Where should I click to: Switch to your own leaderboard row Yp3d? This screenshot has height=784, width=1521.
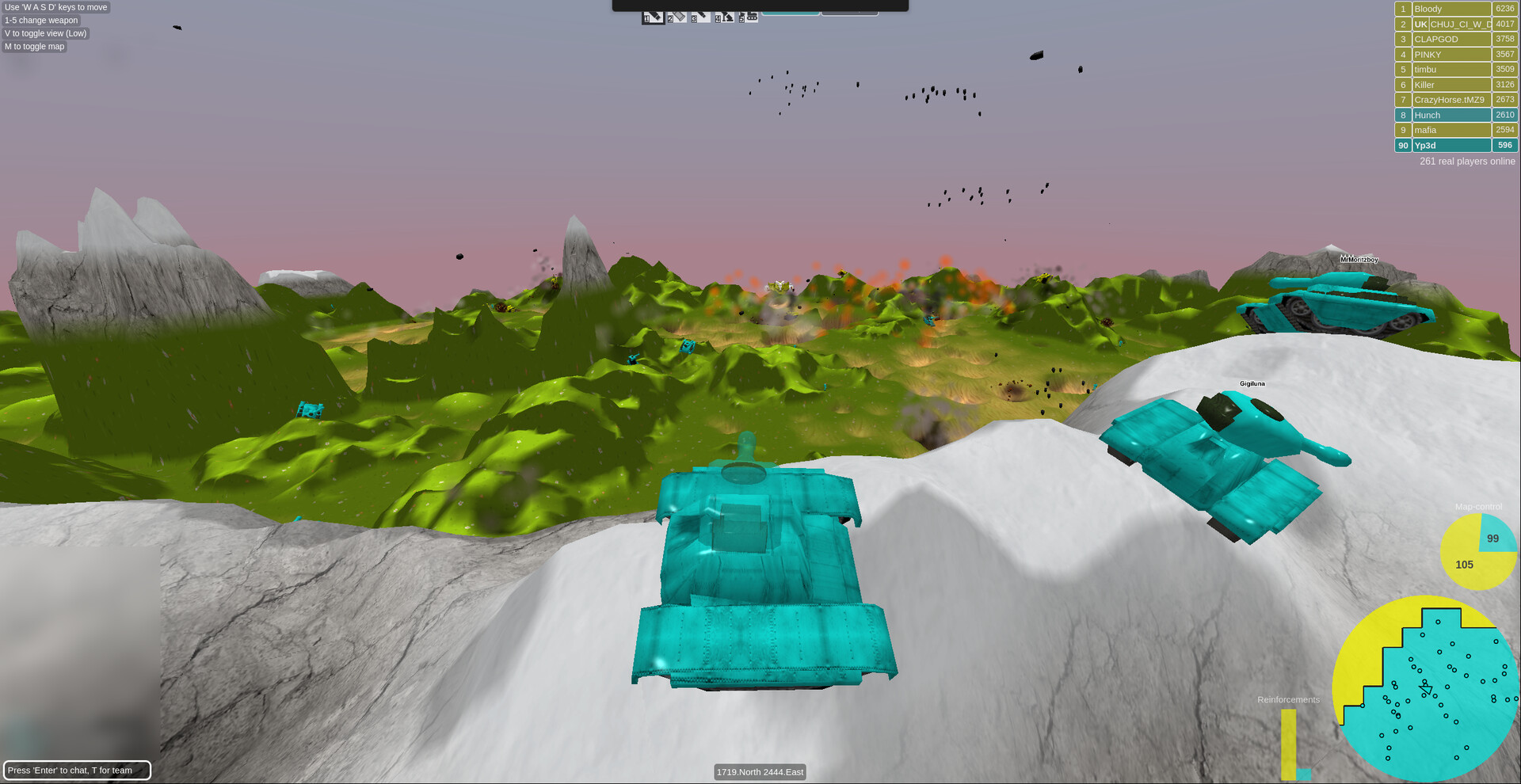(x=1451, y=145)
